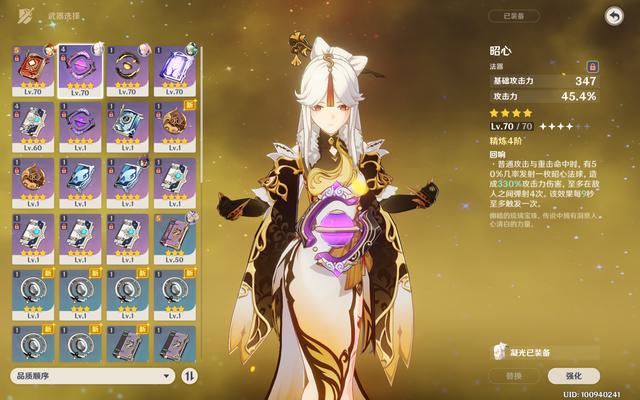Open the 强化 enhance screen
640x400 pixels.
point(574,375)
